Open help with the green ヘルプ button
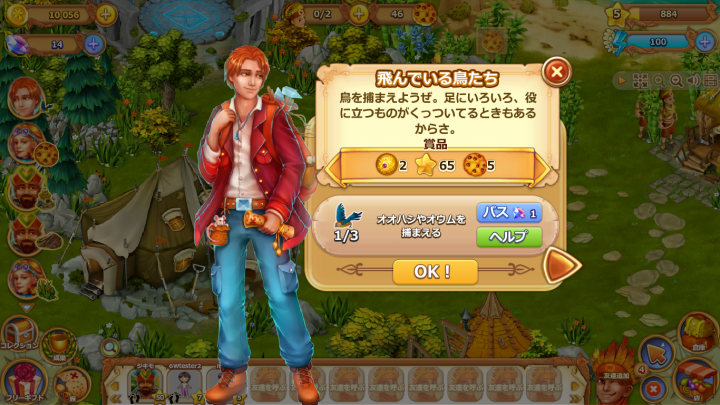Image resolution: width=720 pixels, height=405 pixels. pyautogui.click(x=508, y=236)
